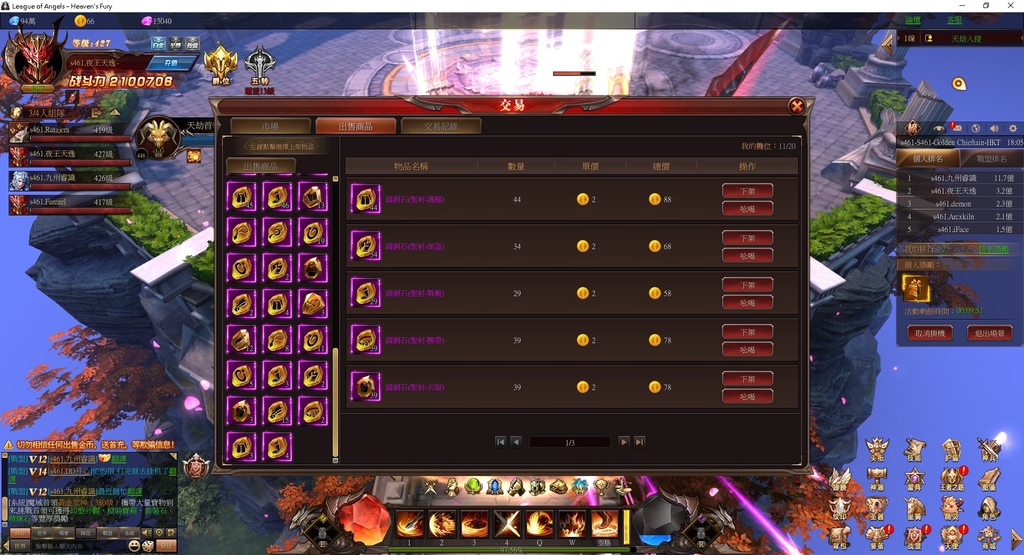Close the 交易 trade window

(x=797, y=106)
